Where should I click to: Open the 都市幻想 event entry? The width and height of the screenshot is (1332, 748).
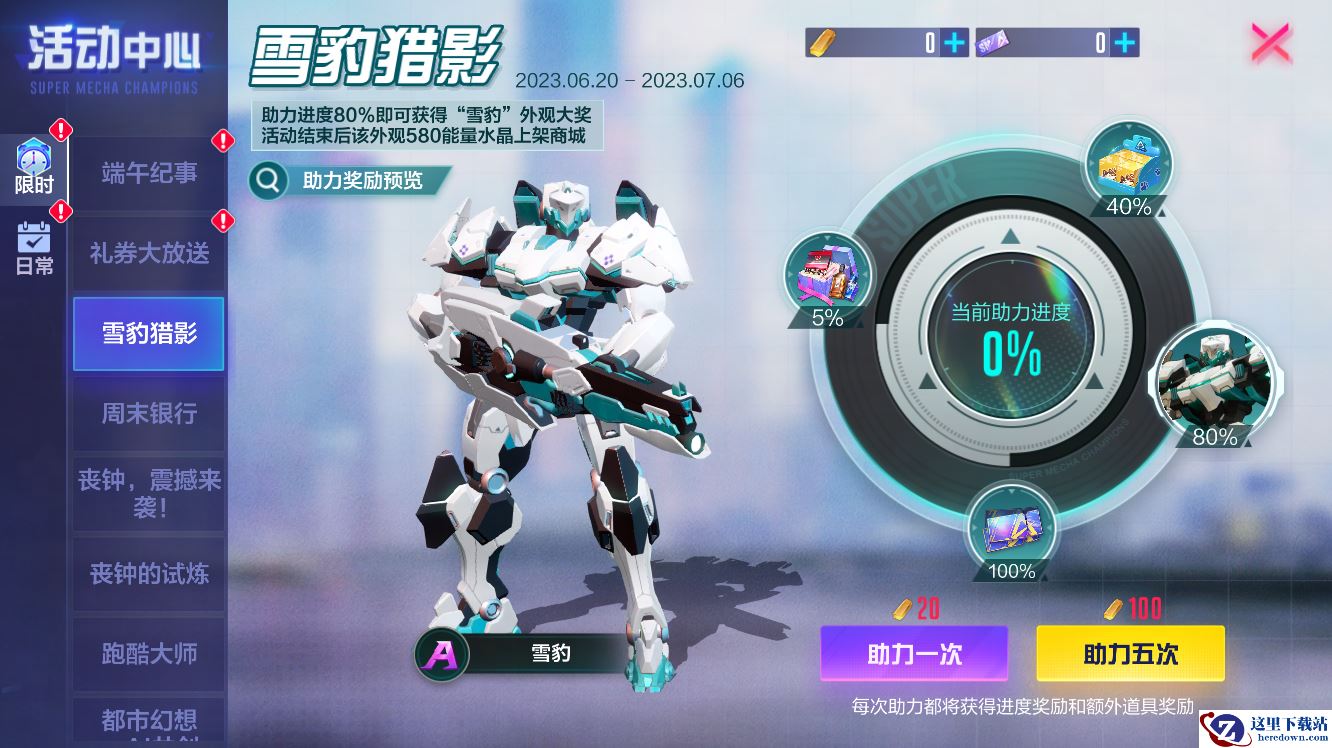coord(149,722)
